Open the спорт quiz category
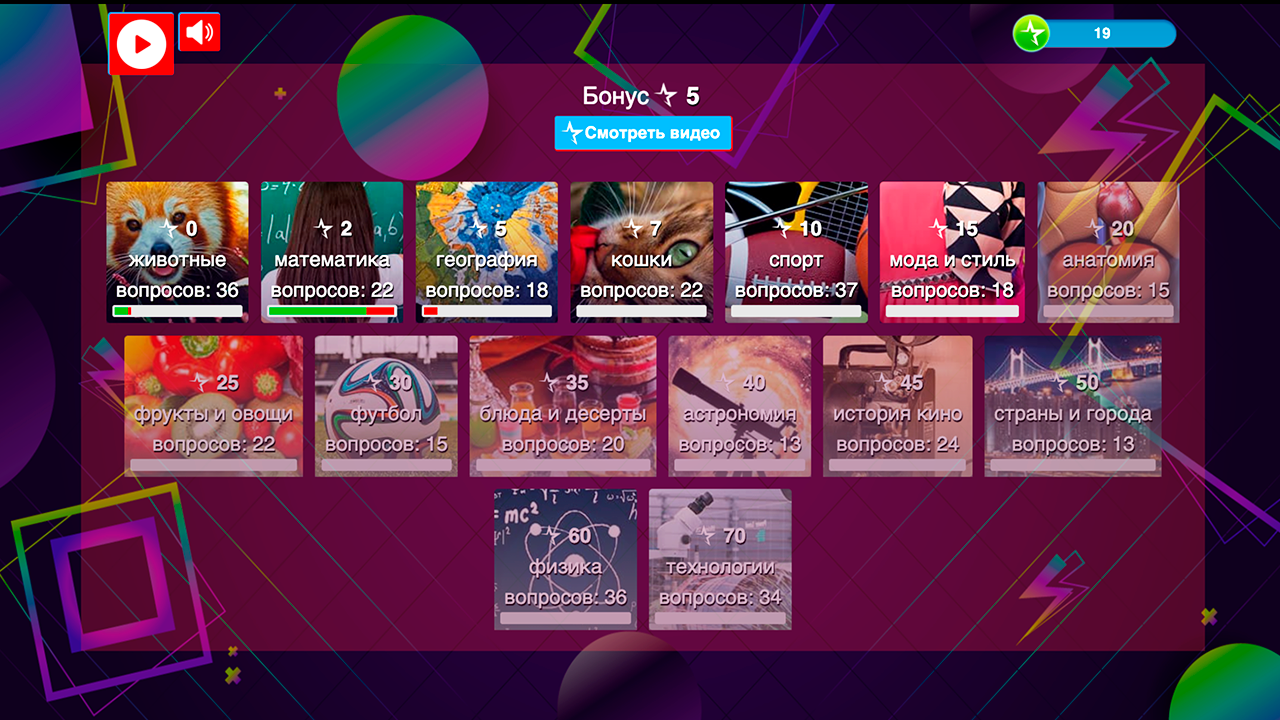The height and width of the screenshot is (720, 1280). pyautogui.click(x=797, y=250)
